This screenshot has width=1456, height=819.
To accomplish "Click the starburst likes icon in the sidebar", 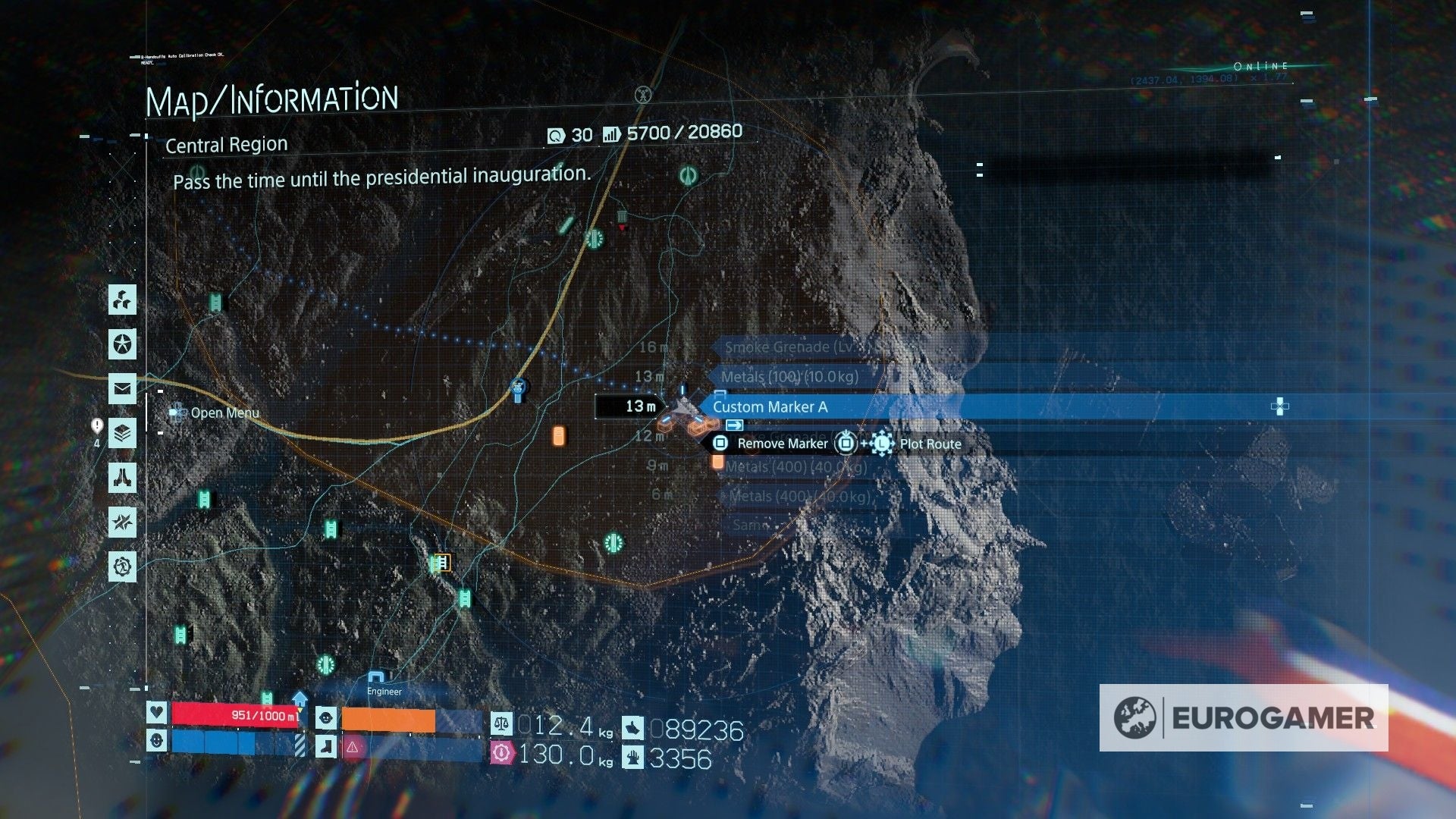I will pos(121,522).
